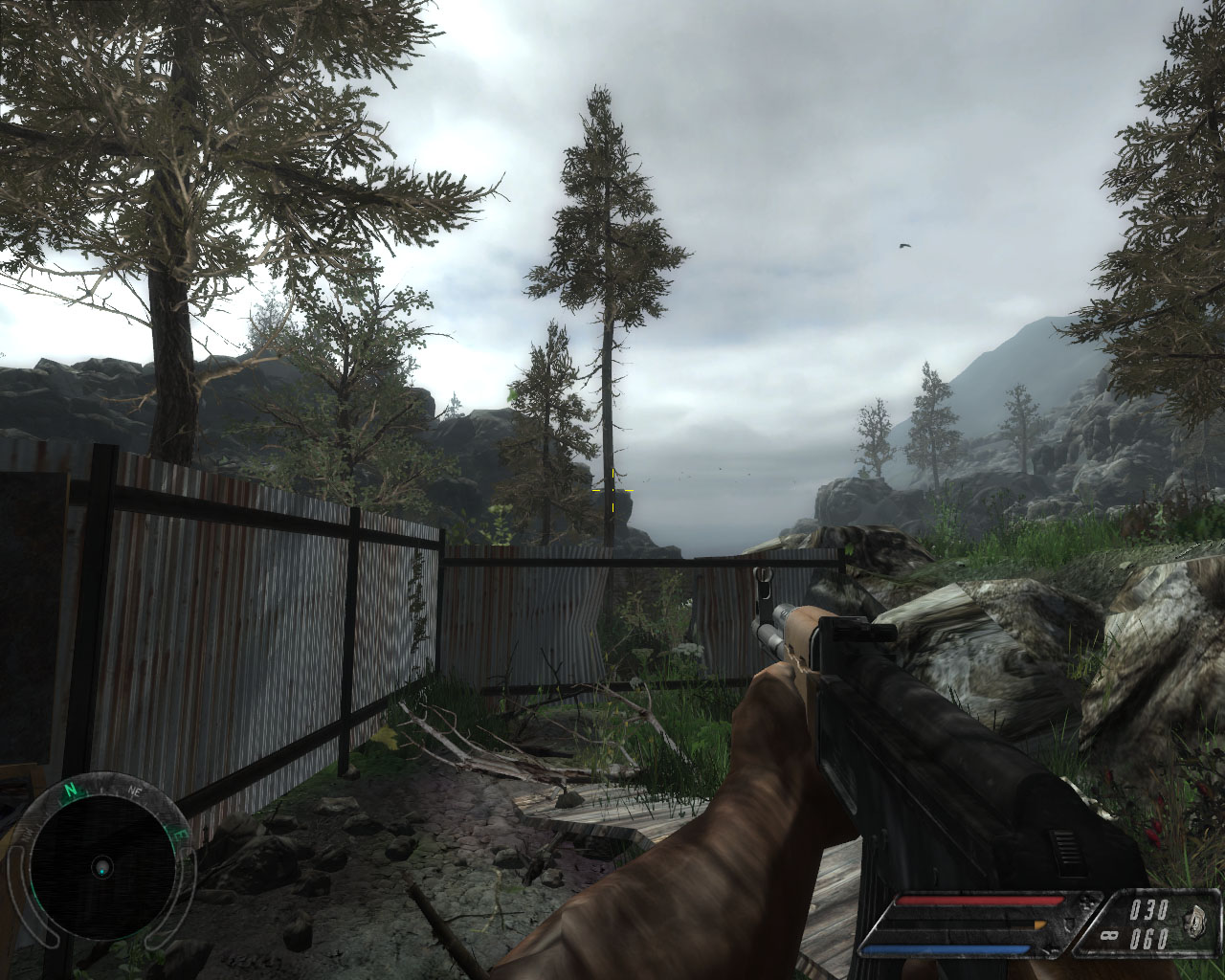Click the green N compass marker on the radar
The image size is (1225, 980).
[x=70, y=791]
